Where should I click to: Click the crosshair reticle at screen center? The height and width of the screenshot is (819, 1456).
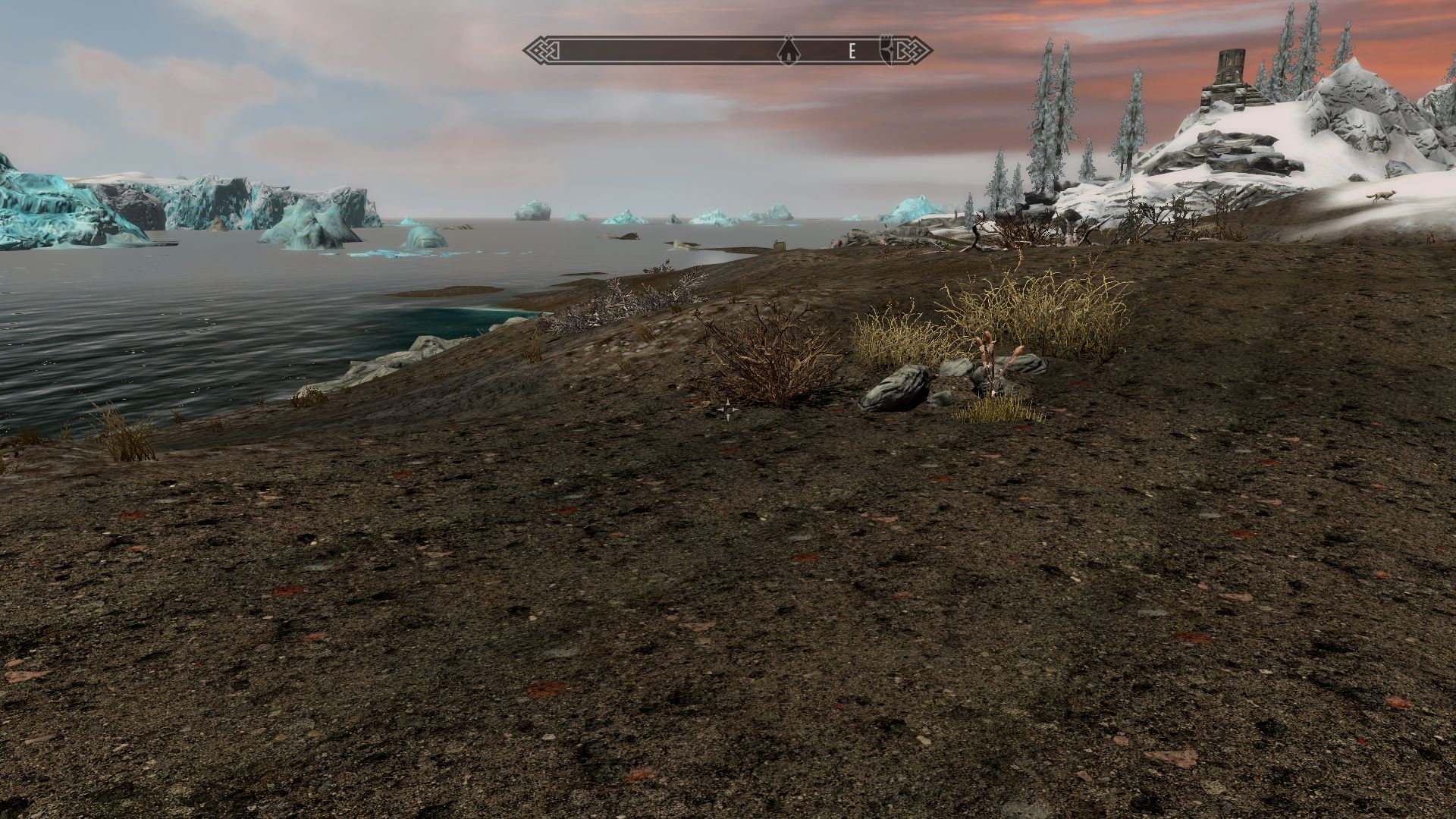728,409
